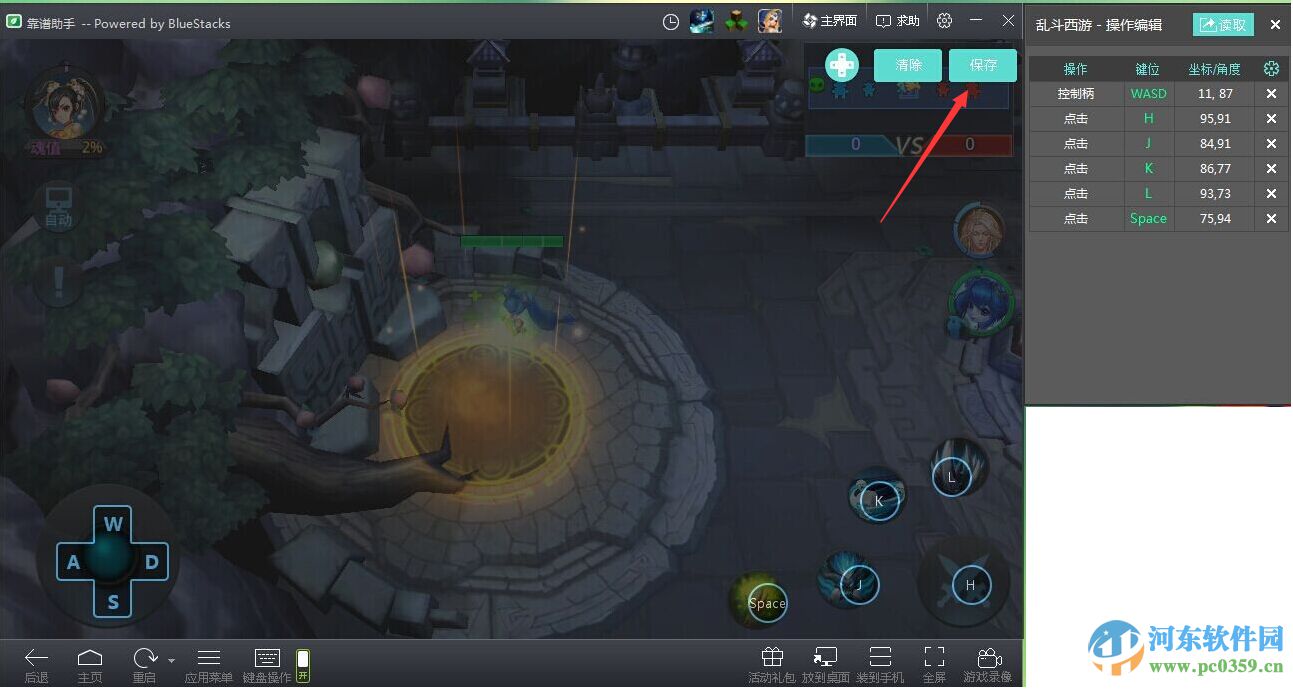Screen dimensions: 1293x691
Task: Activate the J skill button
Action: tap(857, 585)
